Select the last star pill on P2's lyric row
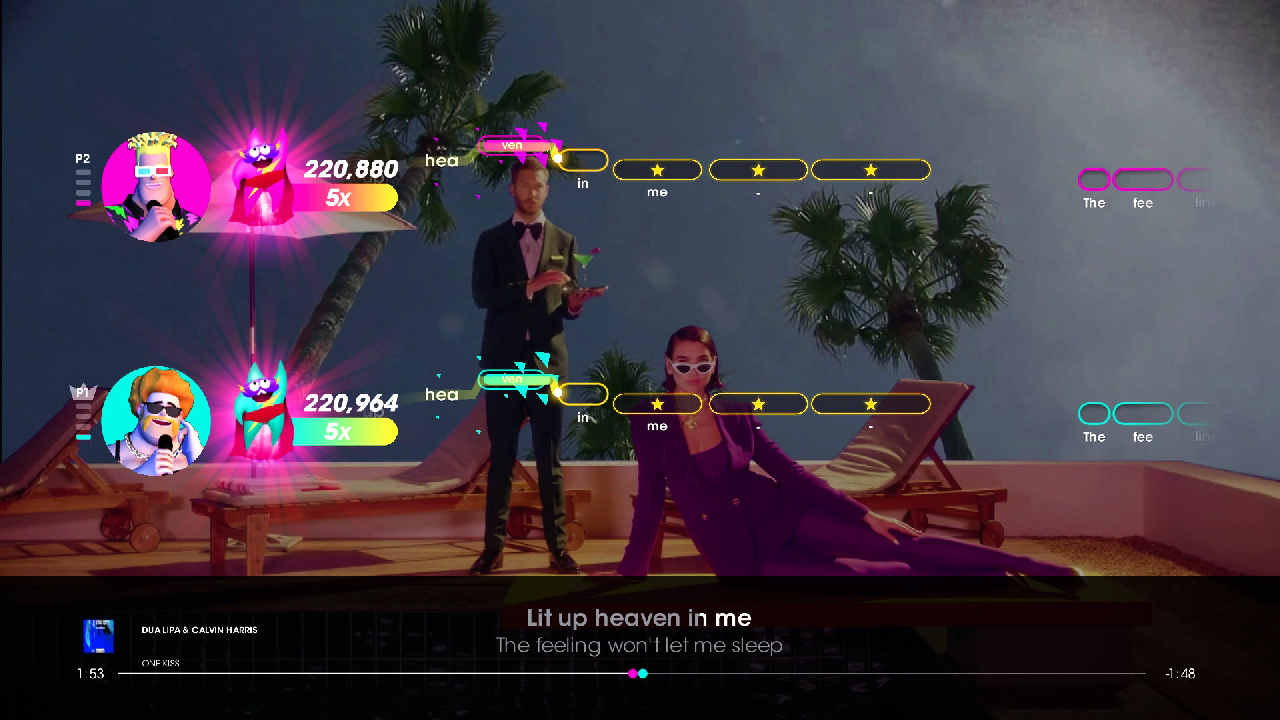Image resolution: width=1280 pixels, height=720 pixels. [870, 169]
